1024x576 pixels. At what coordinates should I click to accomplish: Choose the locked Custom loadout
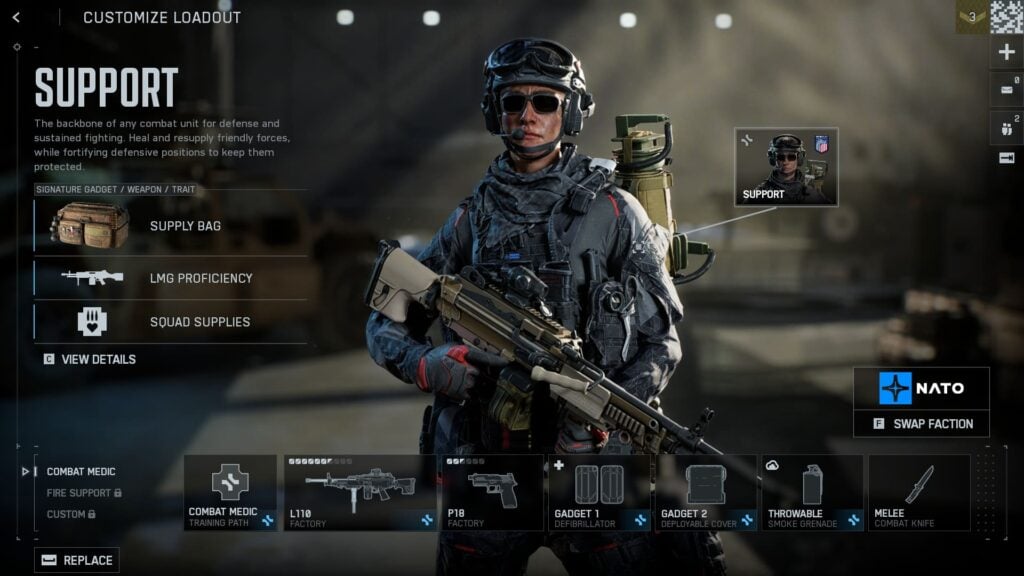(x=71, y=514)
